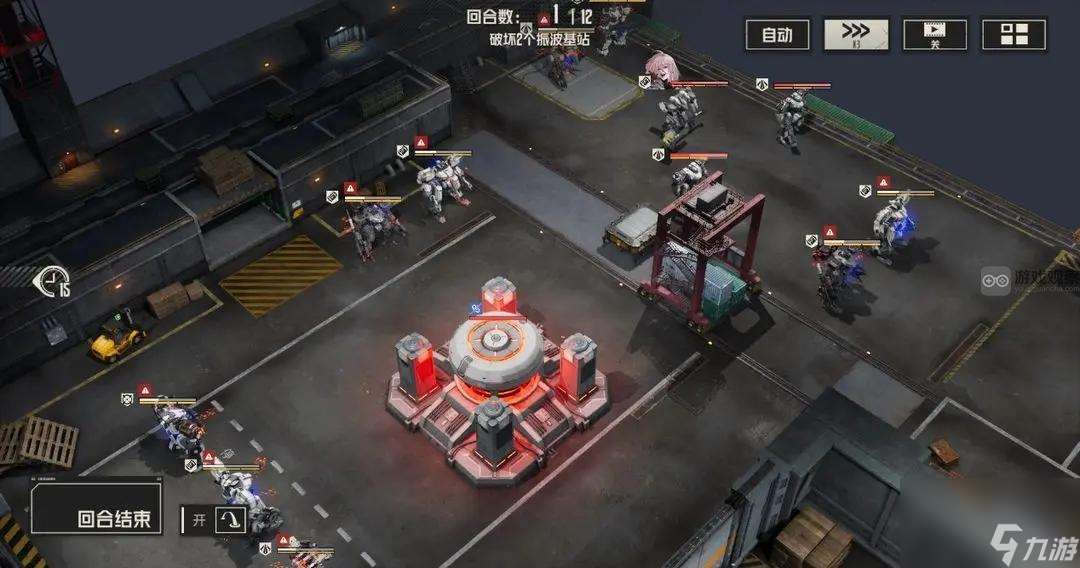This screenshot has width=1080, height=568.
Task: Change the X3 battle speed setting
Action: point(856,35)
